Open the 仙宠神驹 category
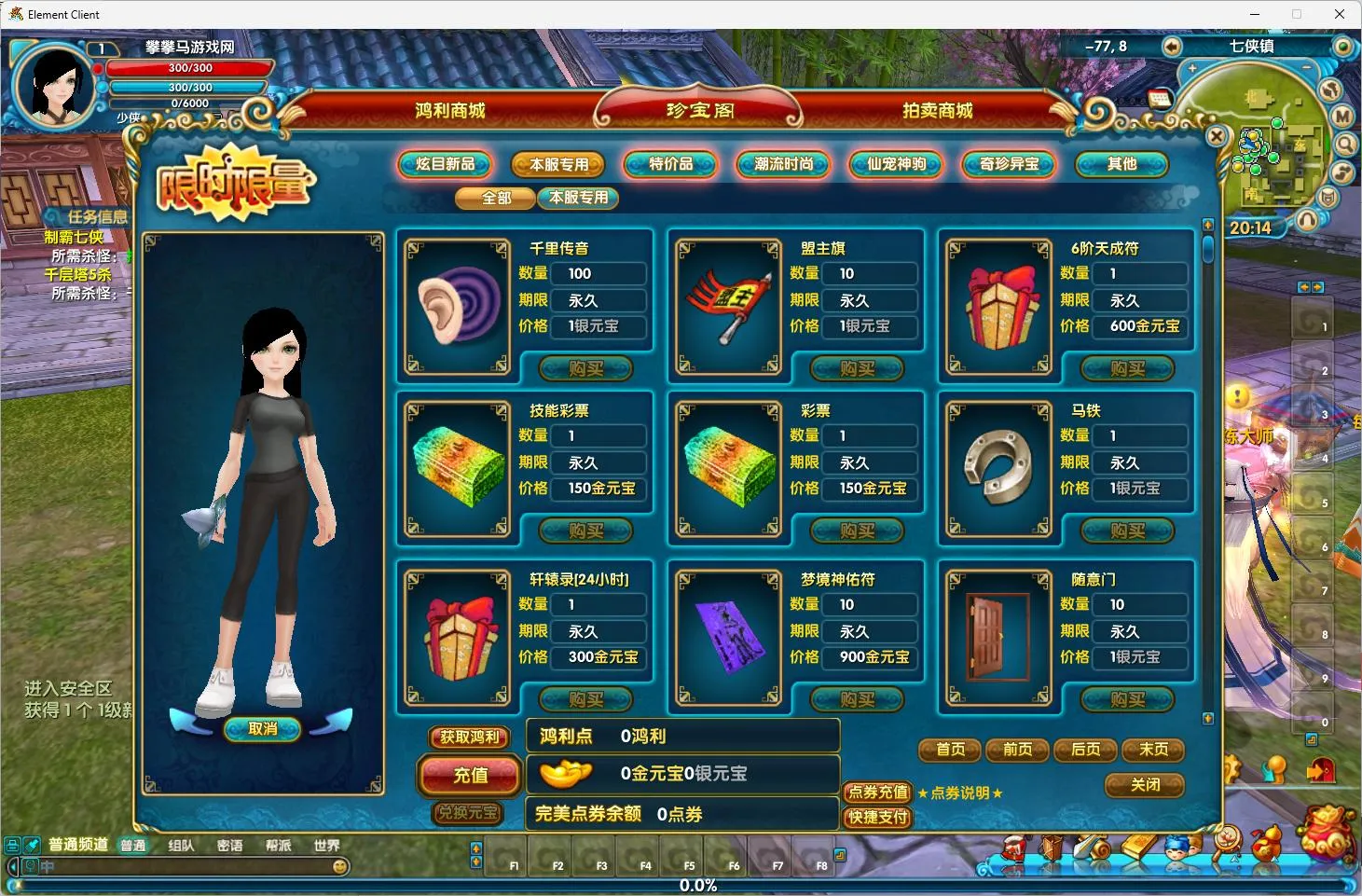 coord(896,164)
